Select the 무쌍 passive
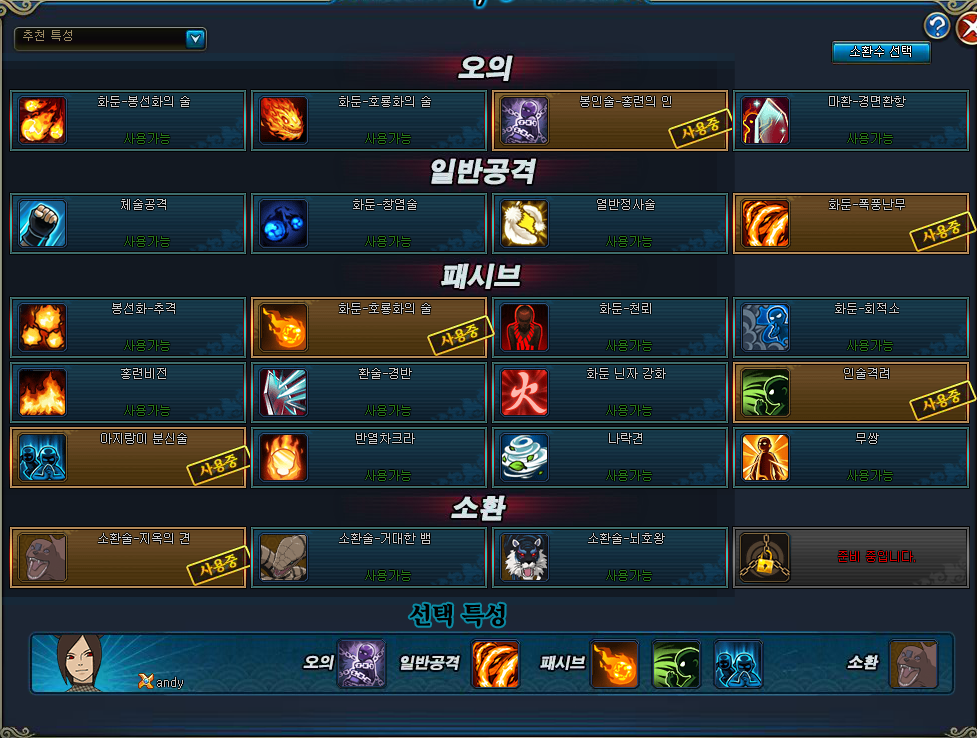This screenshot has width=977, height=738. [851, 457]
